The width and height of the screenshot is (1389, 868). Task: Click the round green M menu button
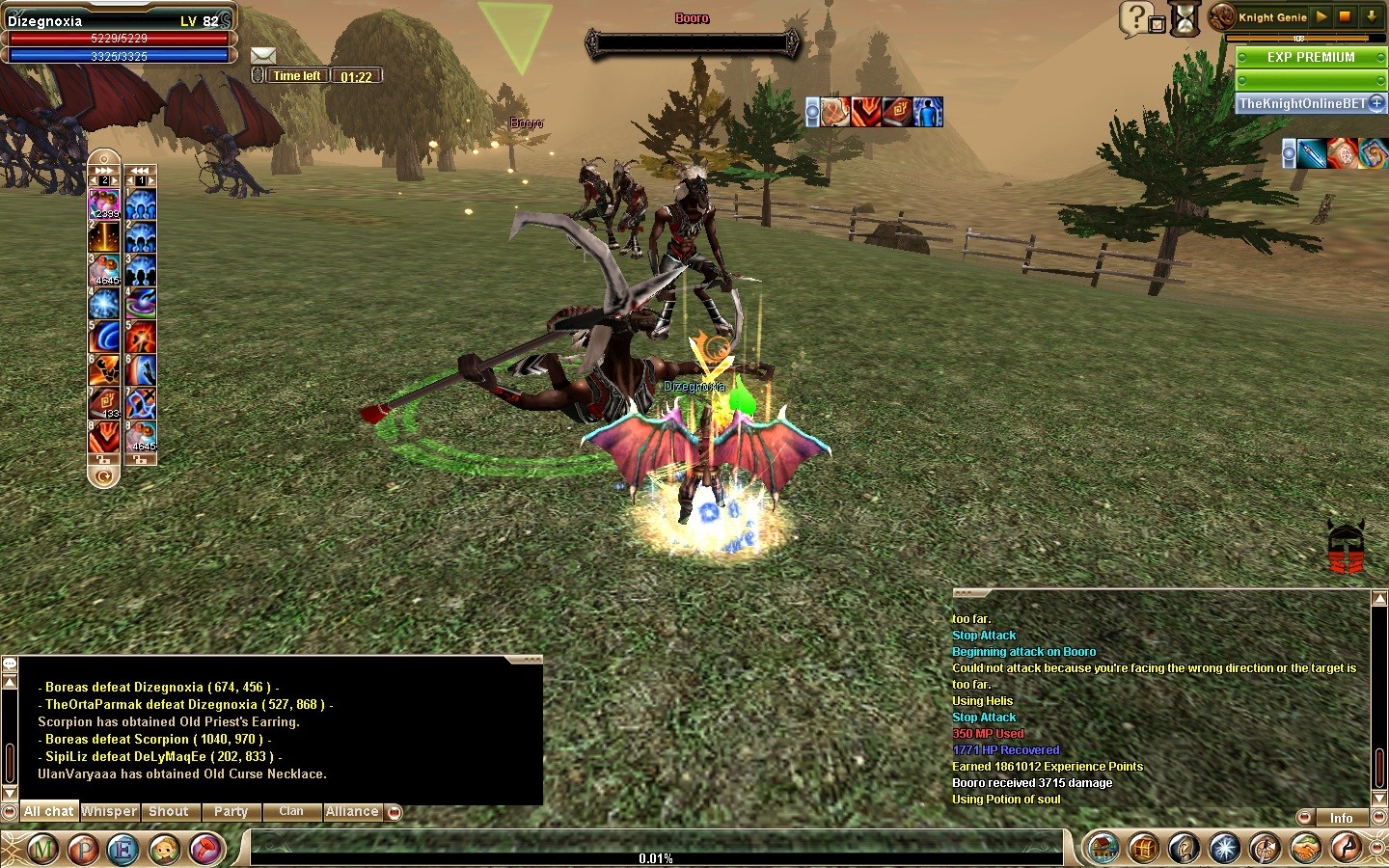click(x=43, y=850)
